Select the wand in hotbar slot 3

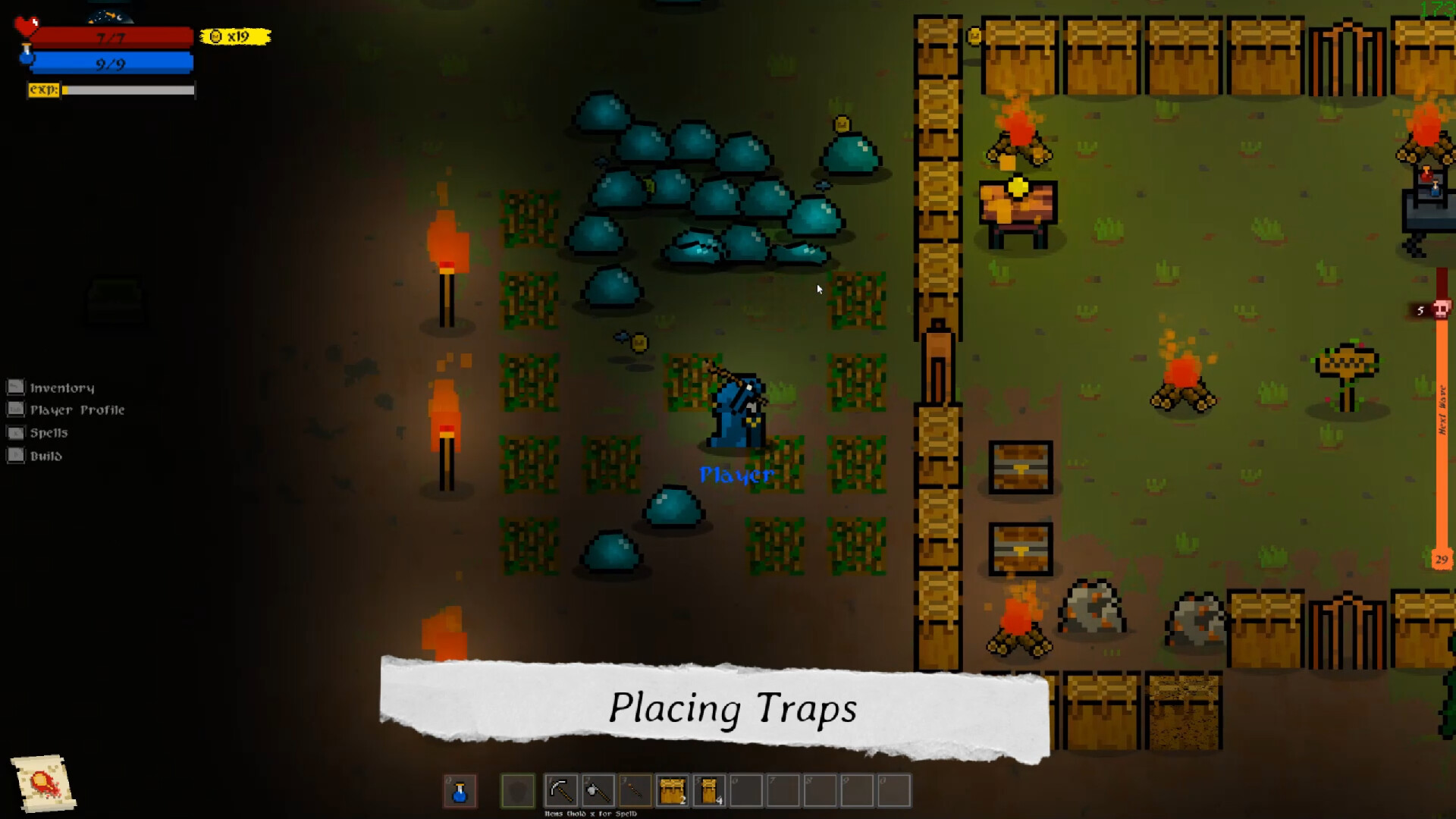[x=635, y=790]
